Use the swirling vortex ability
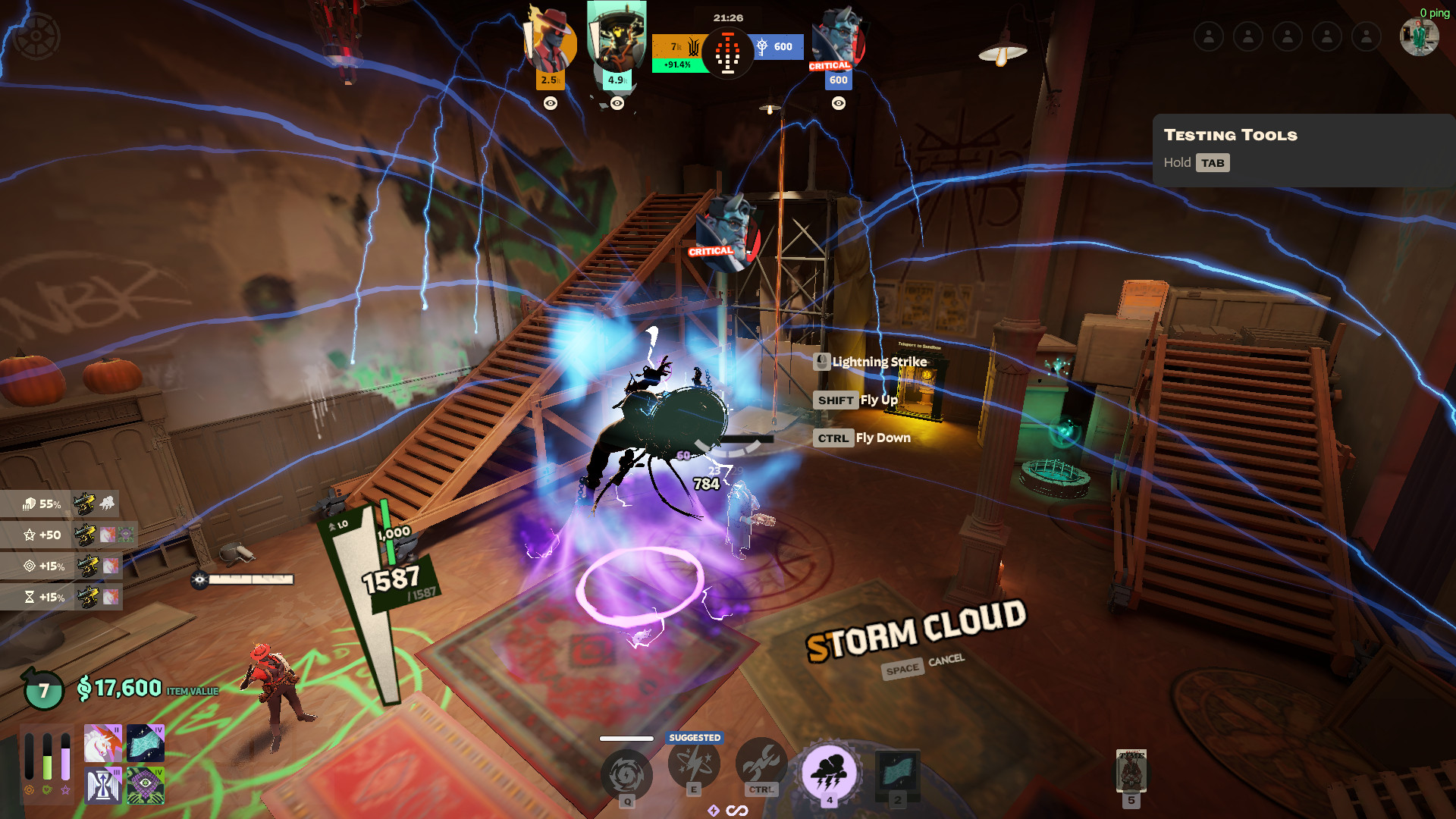1456x819 pixels. [626, 775]
